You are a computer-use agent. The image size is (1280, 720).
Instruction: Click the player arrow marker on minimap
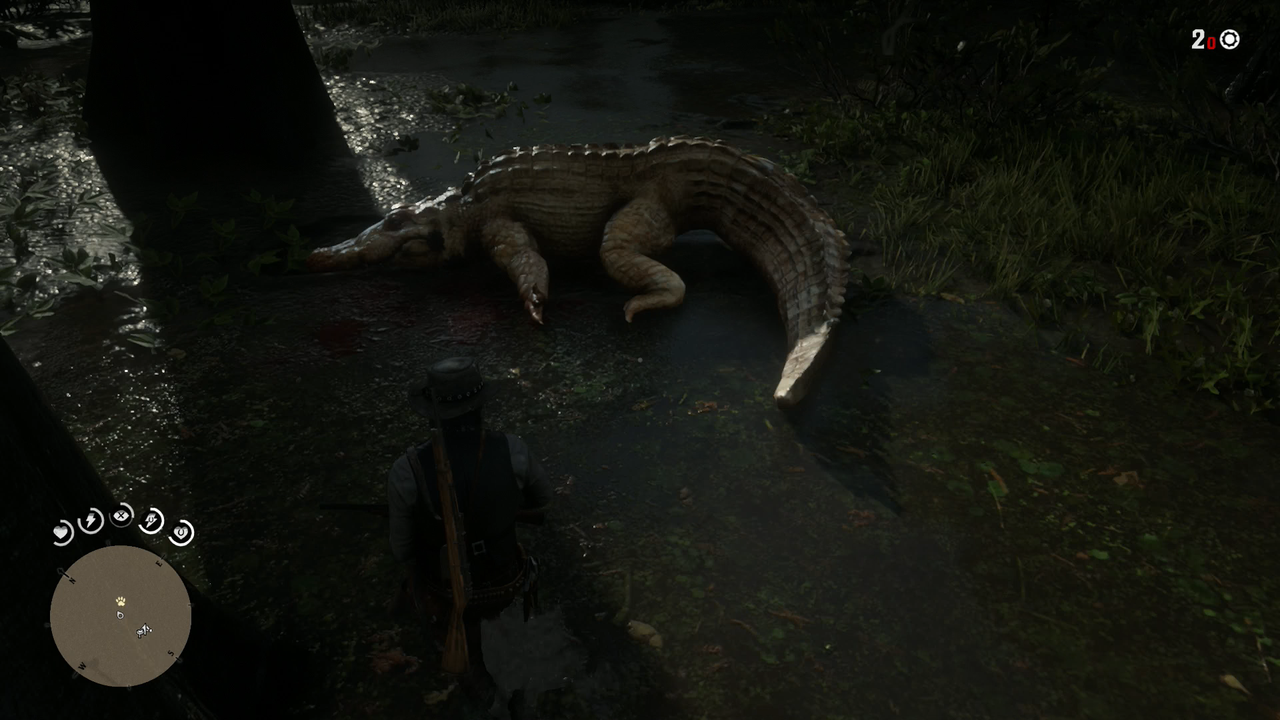coord(120,615)
